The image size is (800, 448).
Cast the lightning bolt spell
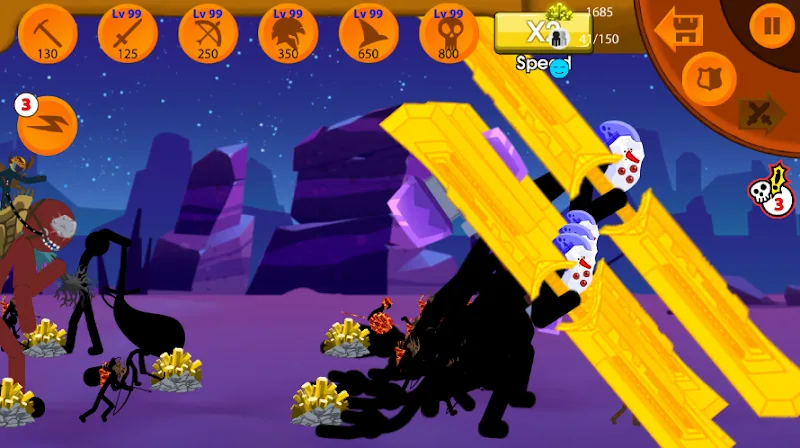click(48, 124)
